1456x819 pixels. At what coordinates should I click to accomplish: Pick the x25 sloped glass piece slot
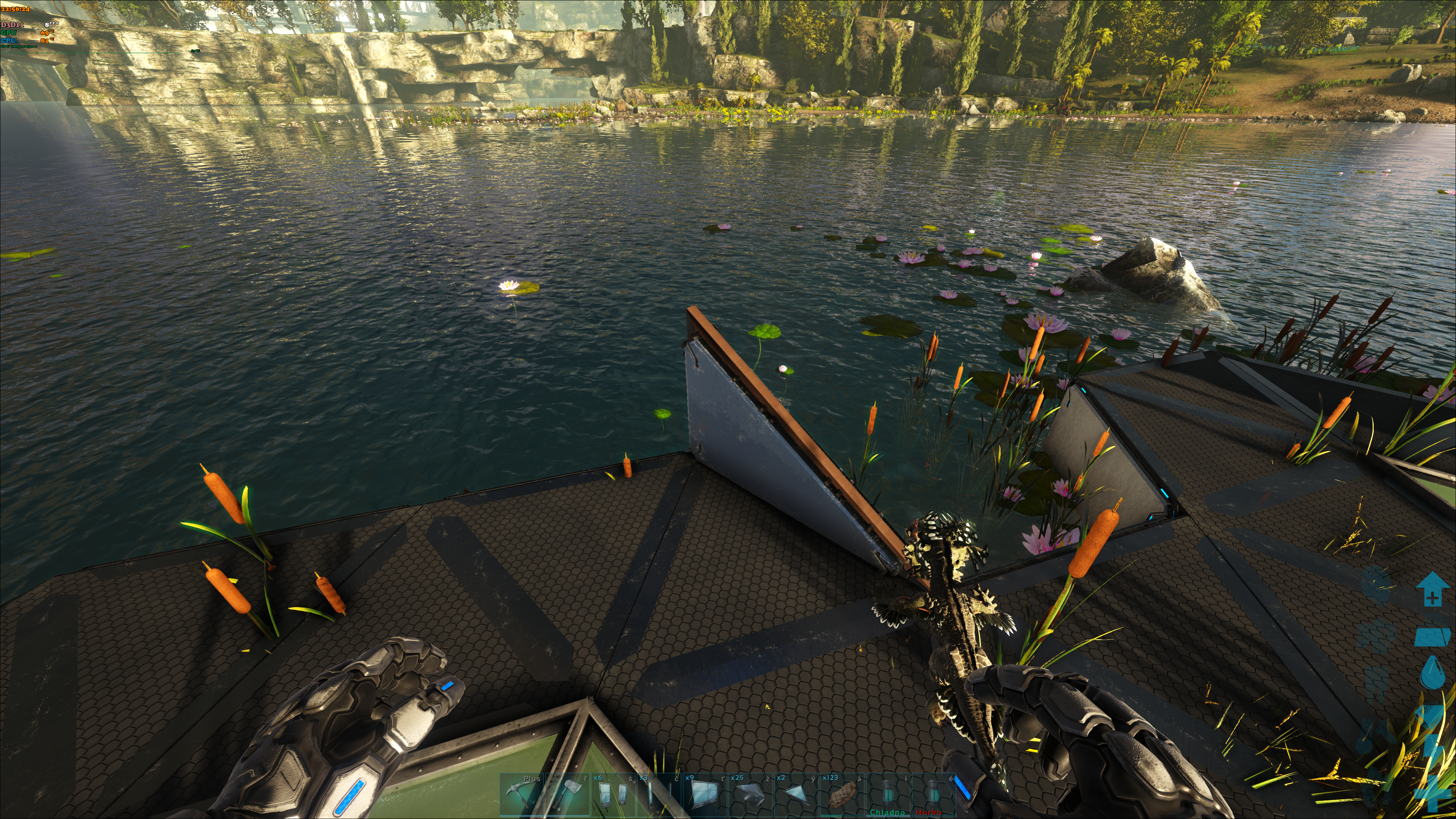(x=750, y=795)
